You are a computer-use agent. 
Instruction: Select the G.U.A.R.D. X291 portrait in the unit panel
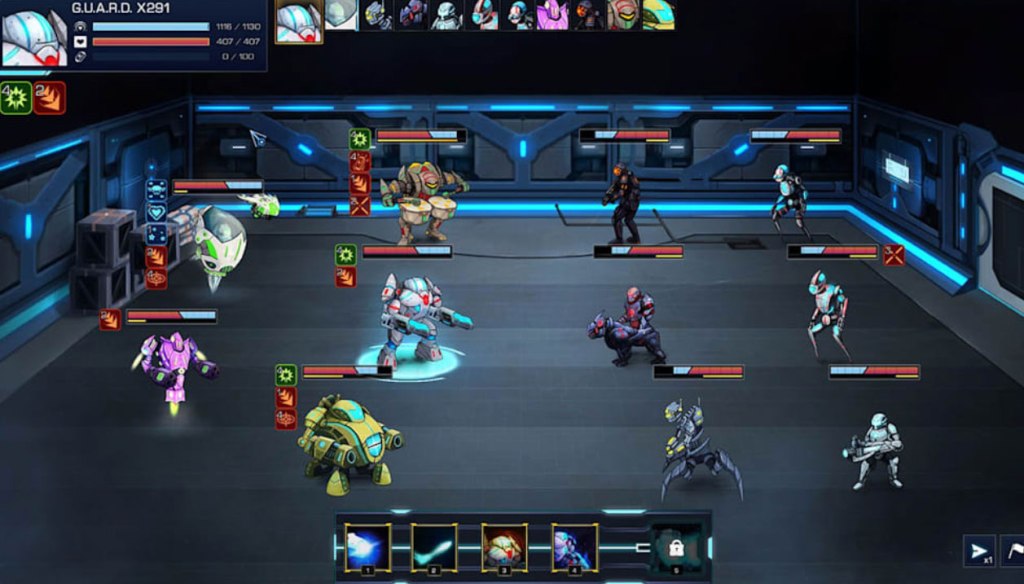(x=34, y=36)
